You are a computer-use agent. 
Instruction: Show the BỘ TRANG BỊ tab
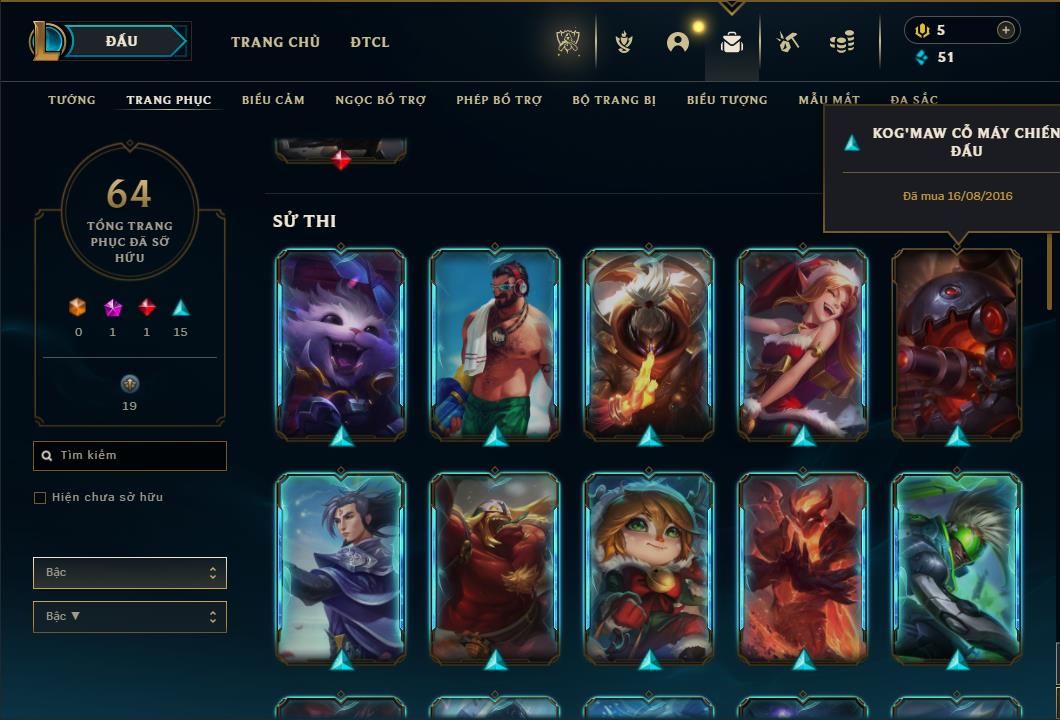click(614, 100)
